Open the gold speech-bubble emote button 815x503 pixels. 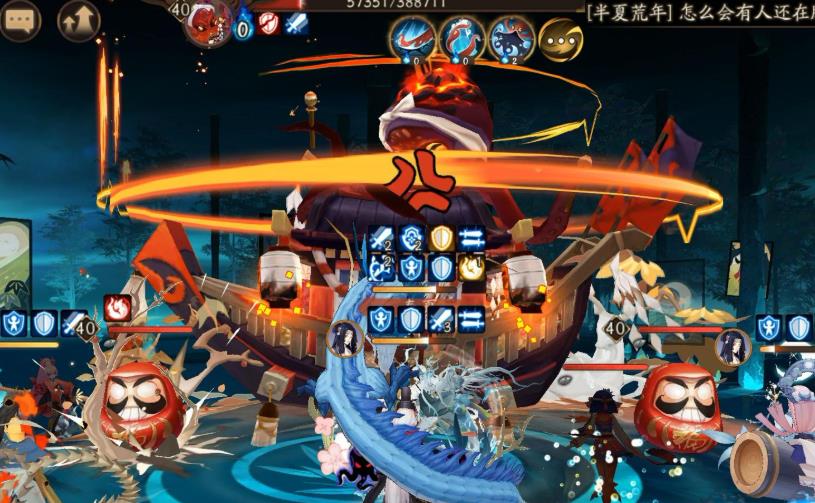point(561,40)
